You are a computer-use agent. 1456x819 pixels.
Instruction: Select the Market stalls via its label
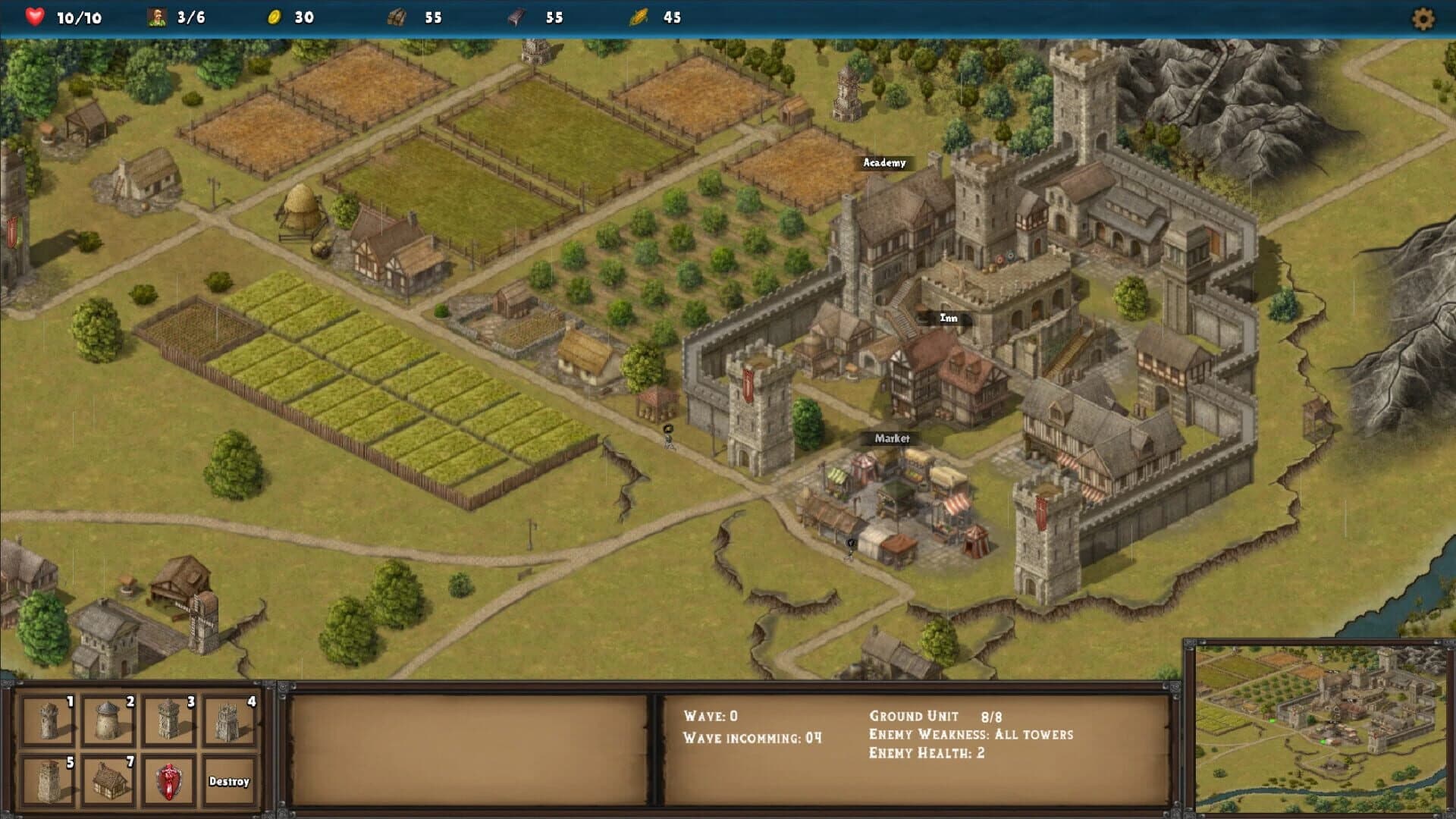click(893, 438)
